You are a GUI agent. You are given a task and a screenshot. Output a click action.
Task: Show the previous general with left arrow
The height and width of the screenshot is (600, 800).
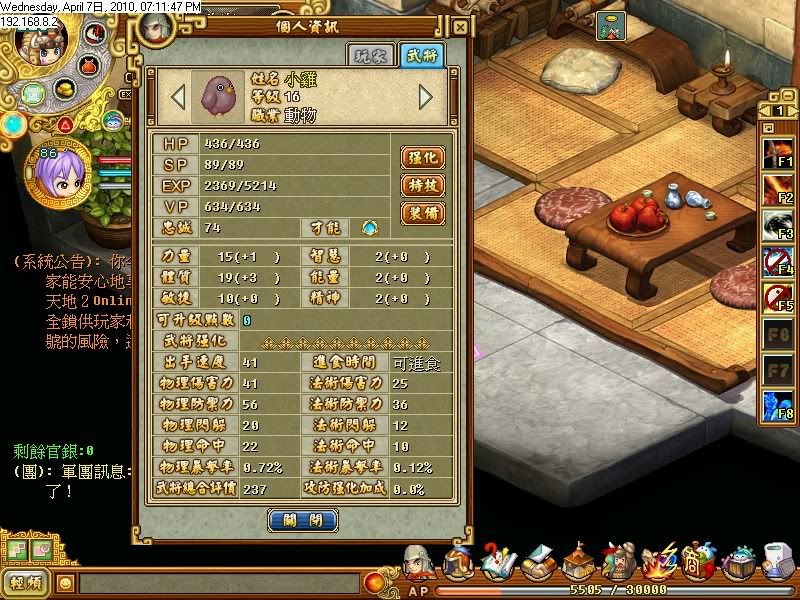tap(179, 97)
